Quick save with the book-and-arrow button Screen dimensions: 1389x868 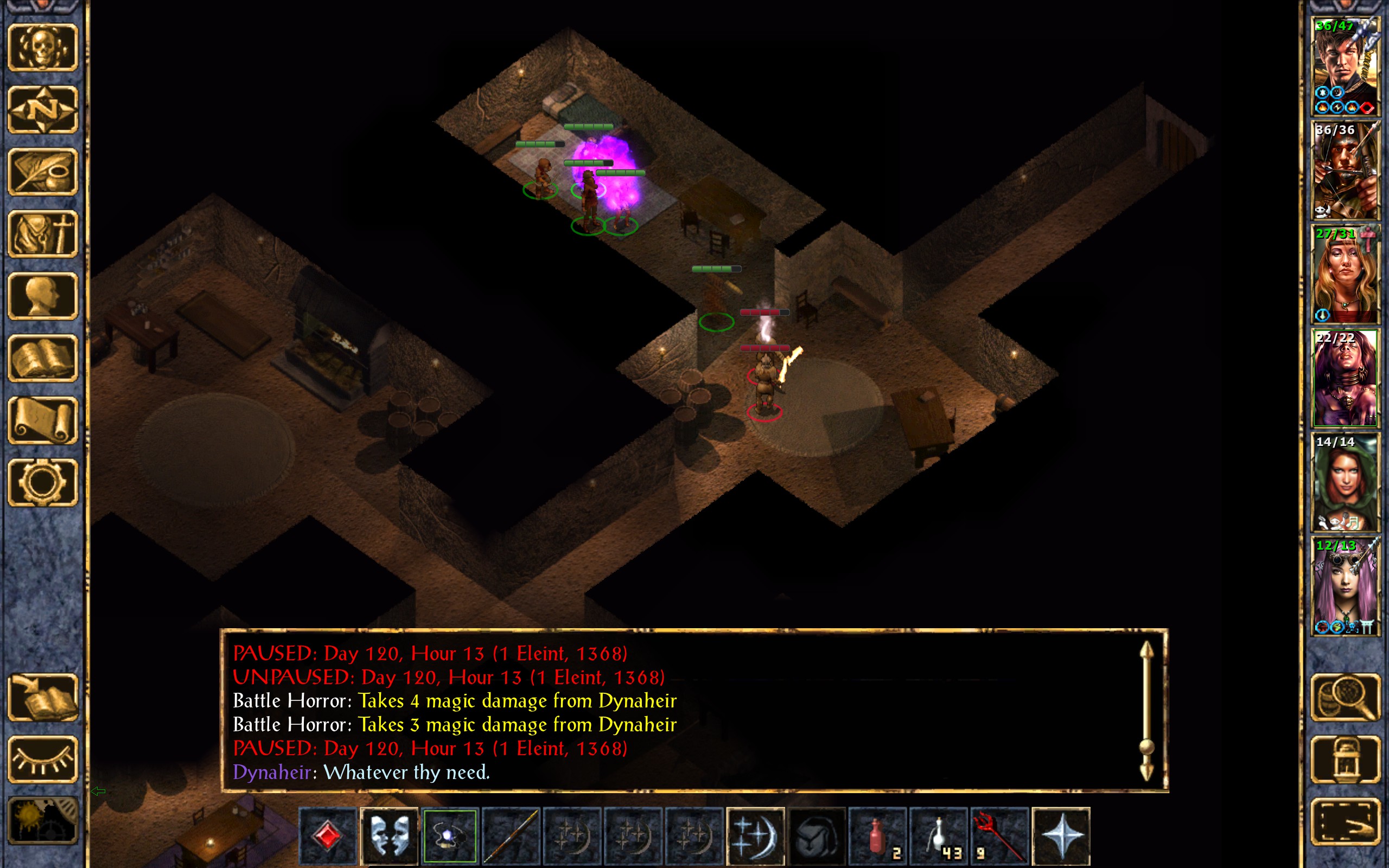coord(42,698)
